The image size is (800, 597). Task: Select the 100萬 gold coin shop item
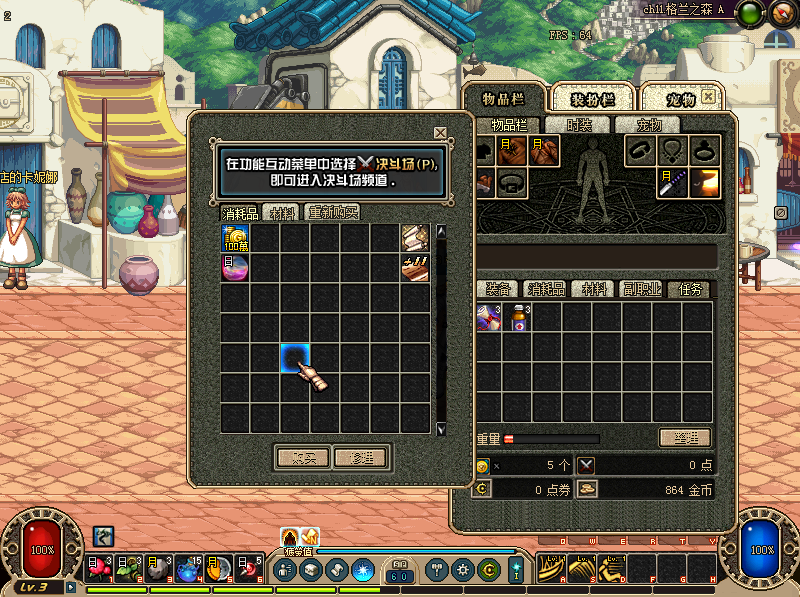pos(235,238)
